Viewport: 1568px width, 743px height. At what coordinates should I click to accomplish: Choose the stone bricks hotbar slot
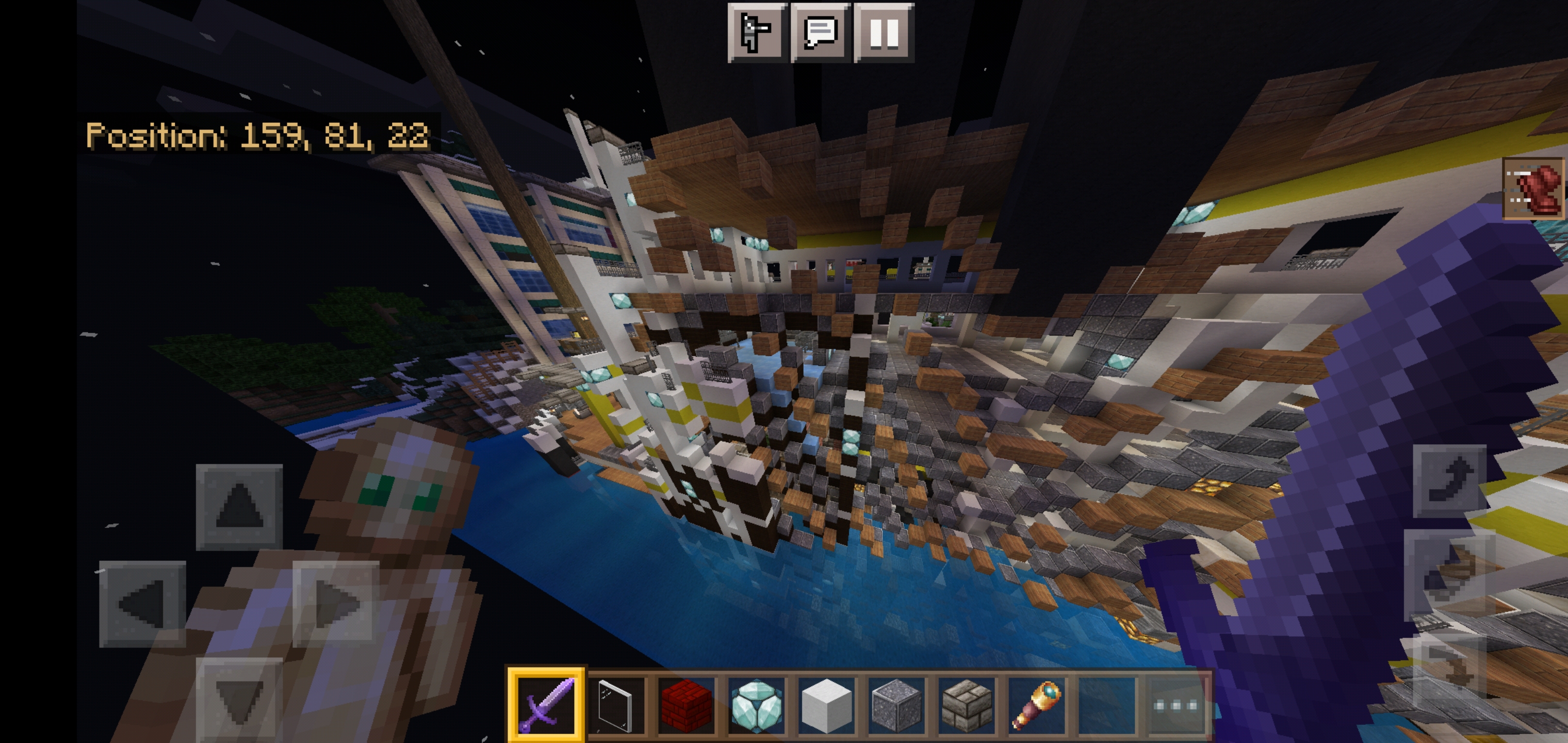(967, 705)
